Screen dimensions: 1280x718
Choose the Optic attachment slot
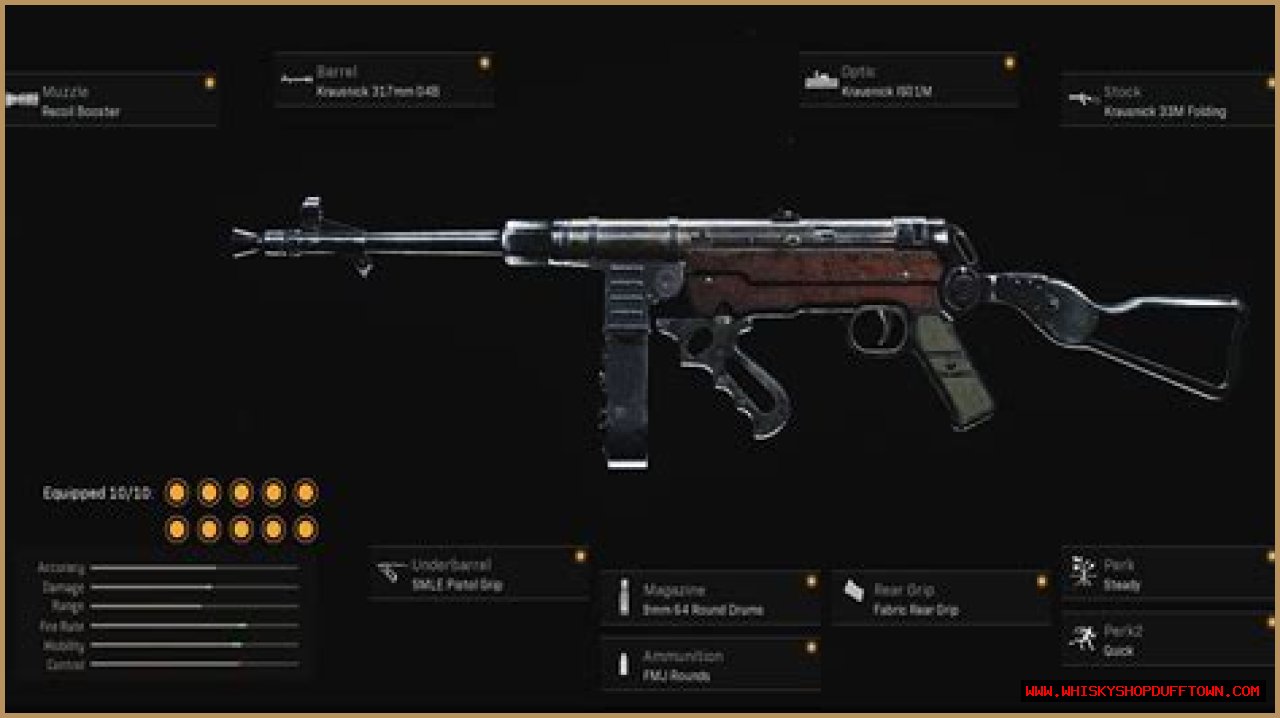click(x=909, y=81)
